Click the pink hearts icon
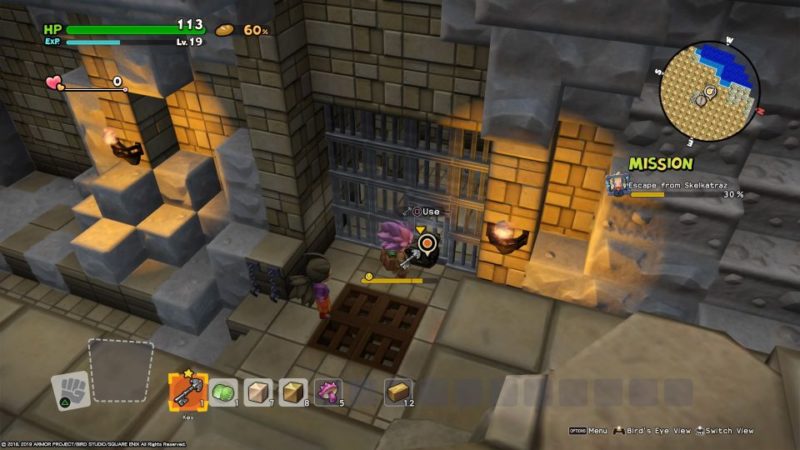This screenshot has height=450, width=800. [x=54, y=83]
